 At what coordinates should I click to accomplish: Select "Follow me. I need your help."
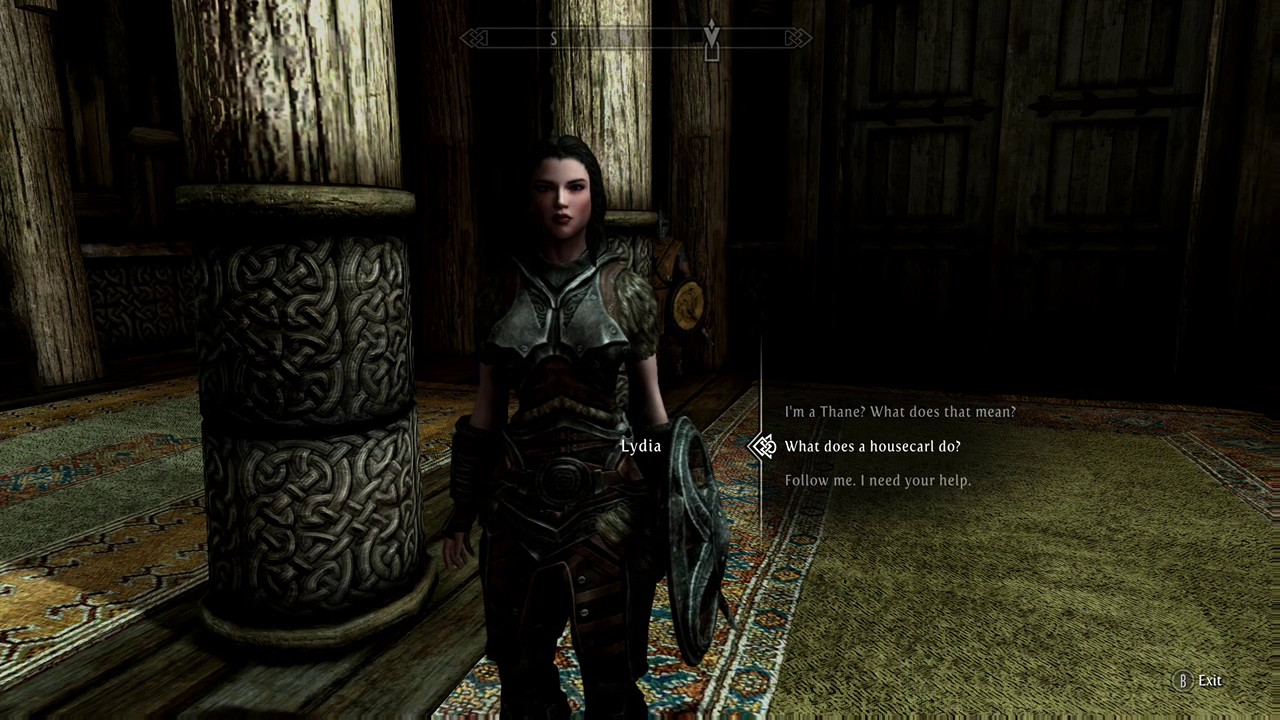pos(877,481)
